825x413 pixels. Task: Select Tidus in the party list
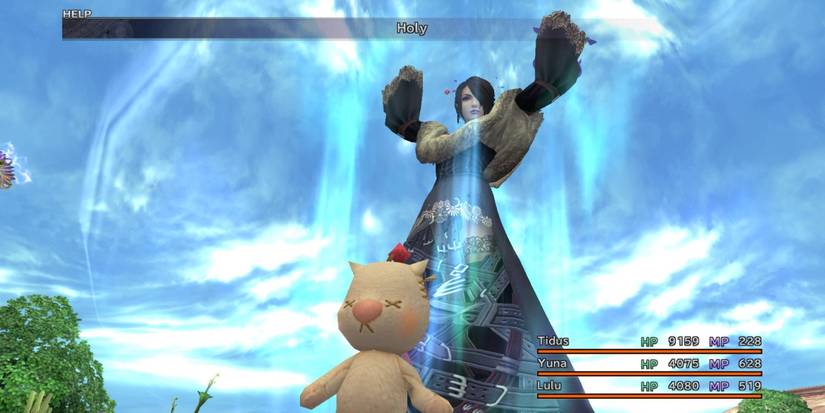(x=555, y=341)
